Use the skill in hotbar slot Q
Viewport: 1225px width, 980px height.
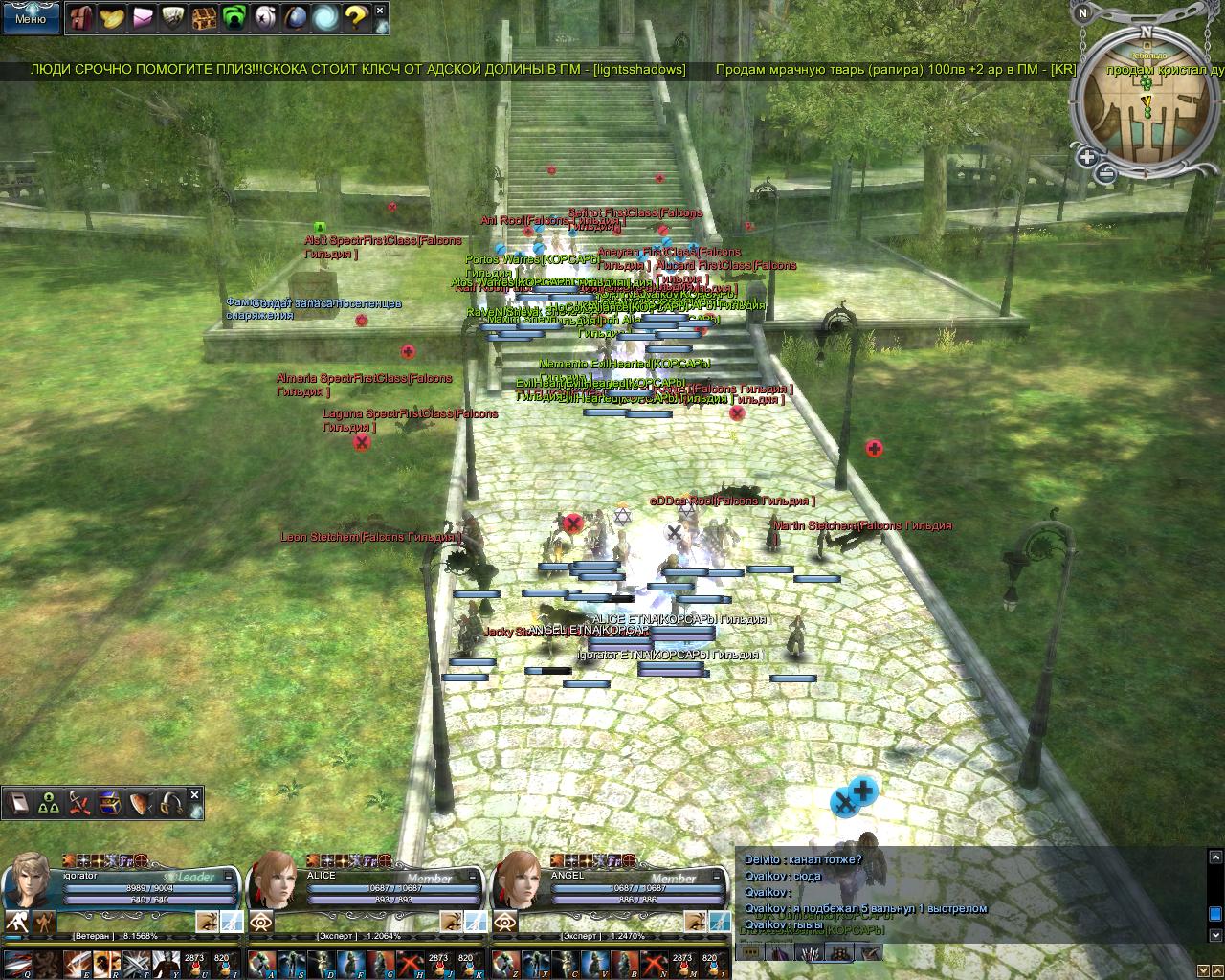[16, 962]
